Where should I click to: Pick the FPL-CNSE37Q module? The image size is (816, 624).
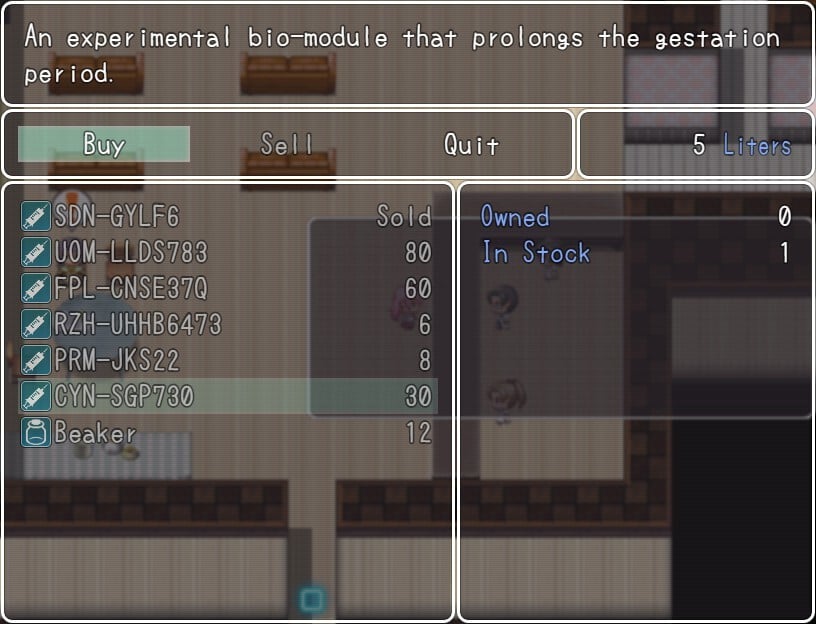click(226, 288)
